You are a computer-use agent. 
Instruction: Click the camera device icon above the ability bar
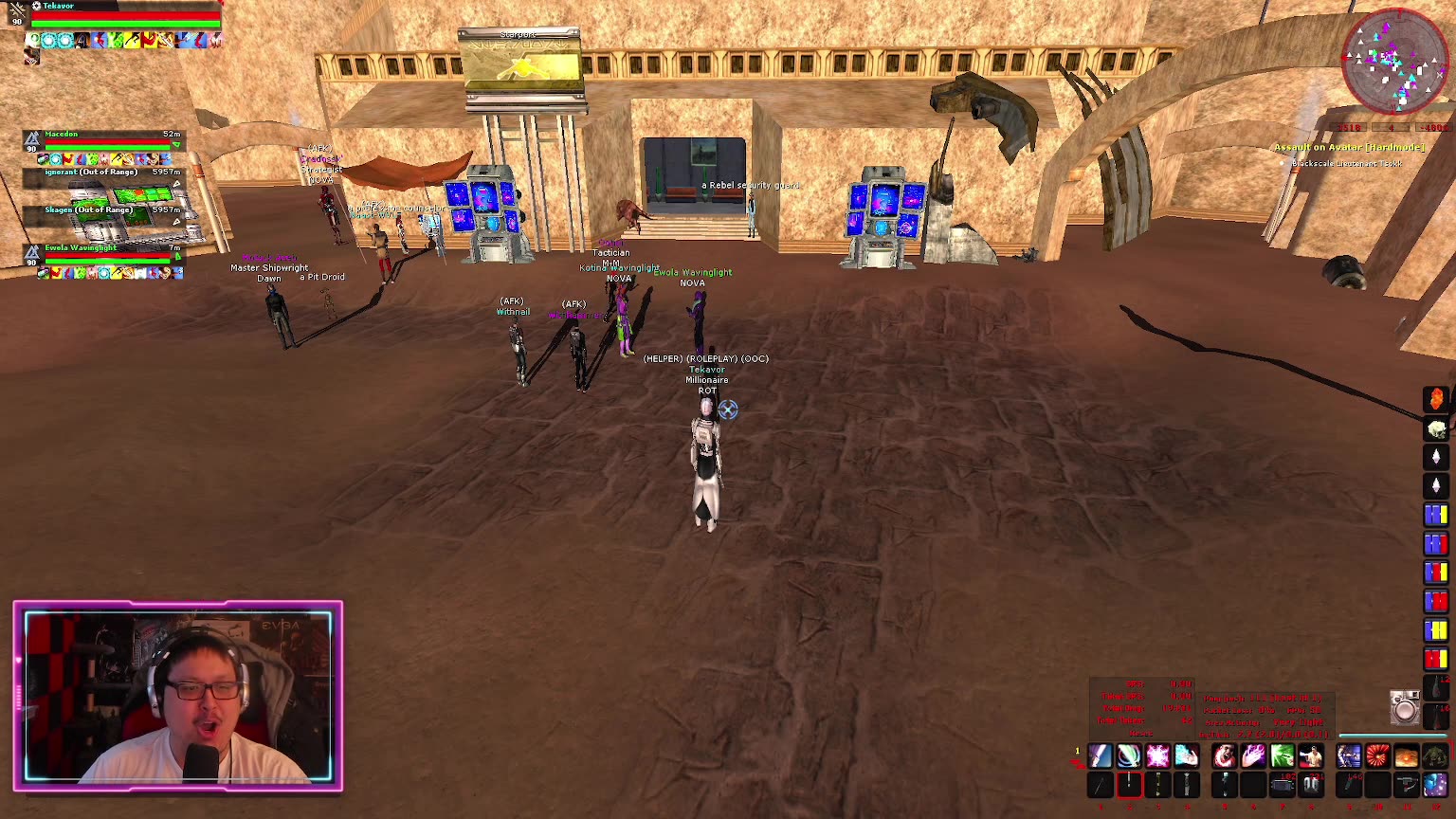point(1405,709)
